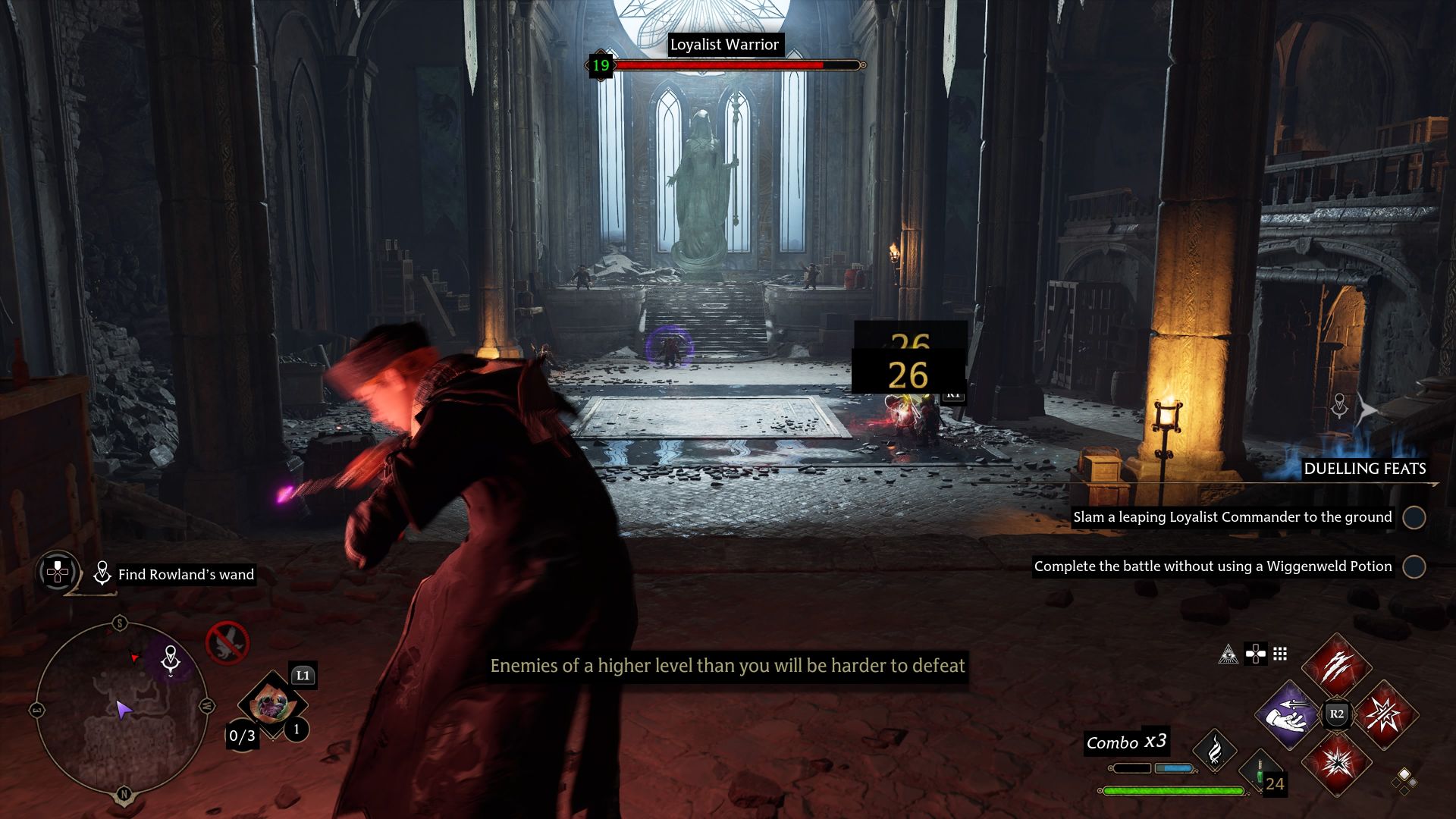Use the starburst explosion spell at the bottom
The image size is (1456, 819).
tap(1336, 763)
